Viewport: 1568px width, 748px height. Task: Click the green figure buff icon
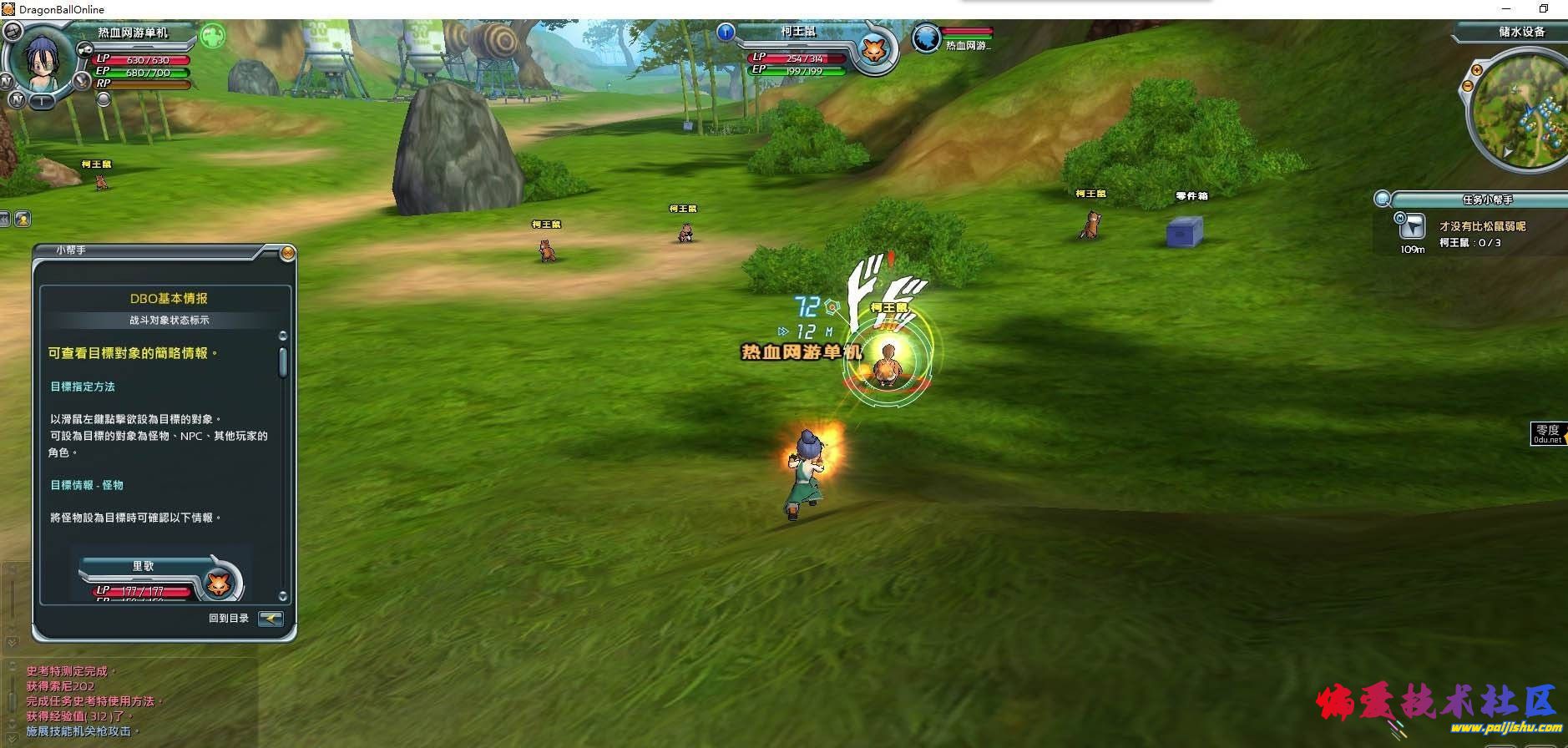pyautogui.click(x=213, y=36)
